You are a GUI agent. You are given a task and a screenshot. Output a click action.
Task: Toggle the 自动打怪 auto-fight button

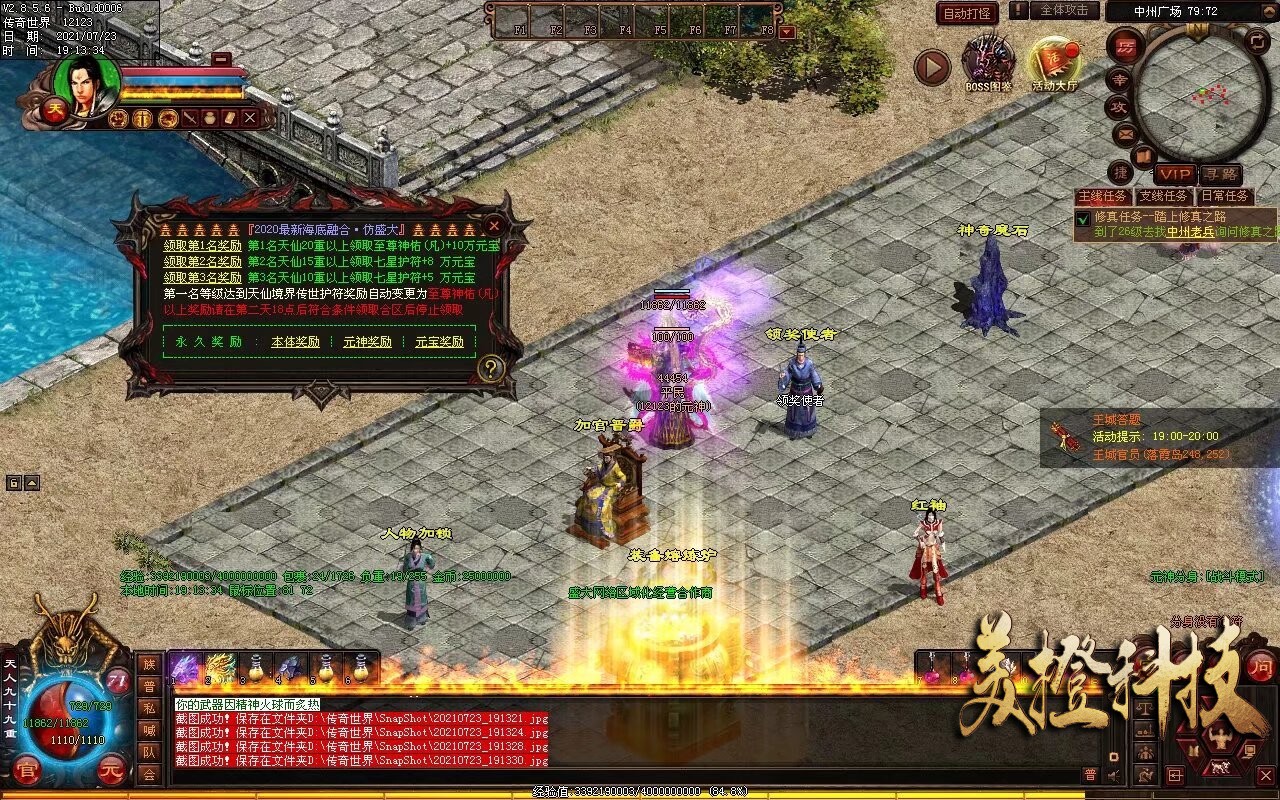(x=967, y=13)
